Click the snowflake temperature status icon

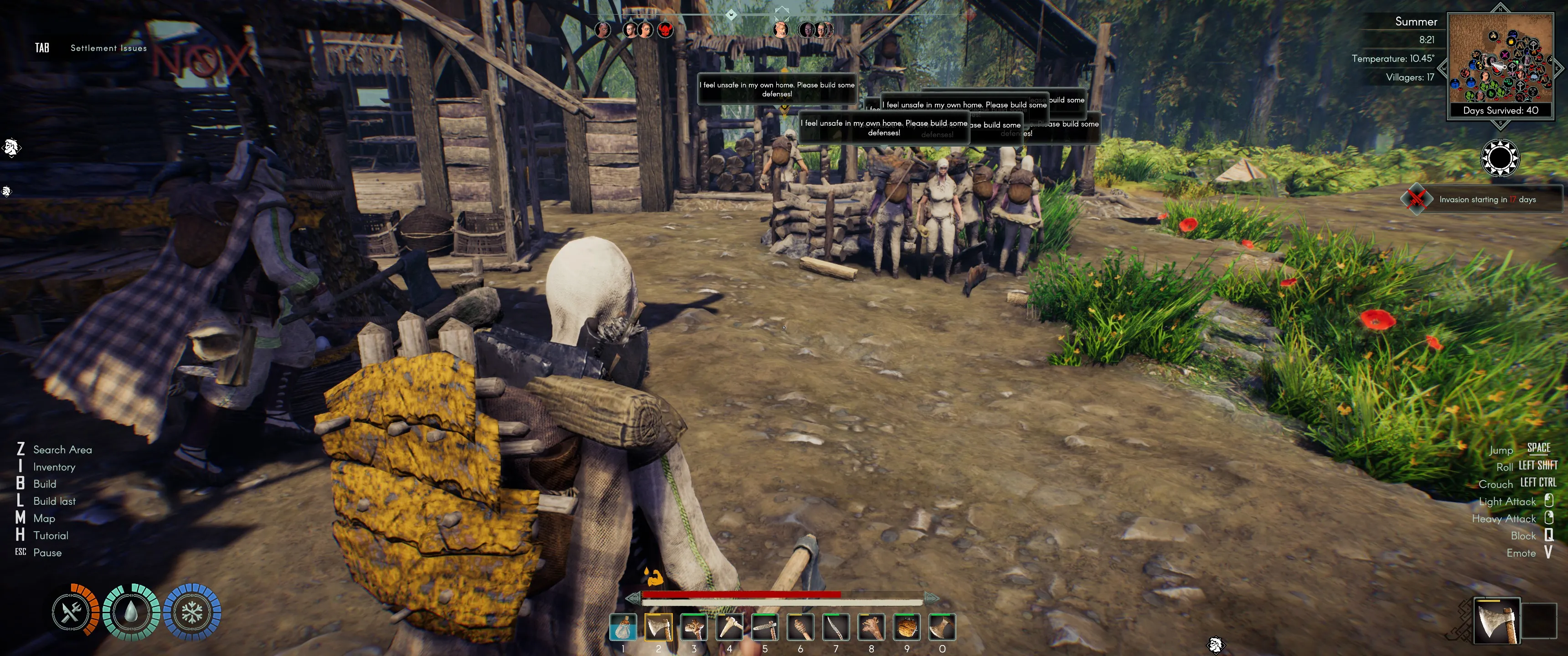pyautogui.click(x=192, y=612)
